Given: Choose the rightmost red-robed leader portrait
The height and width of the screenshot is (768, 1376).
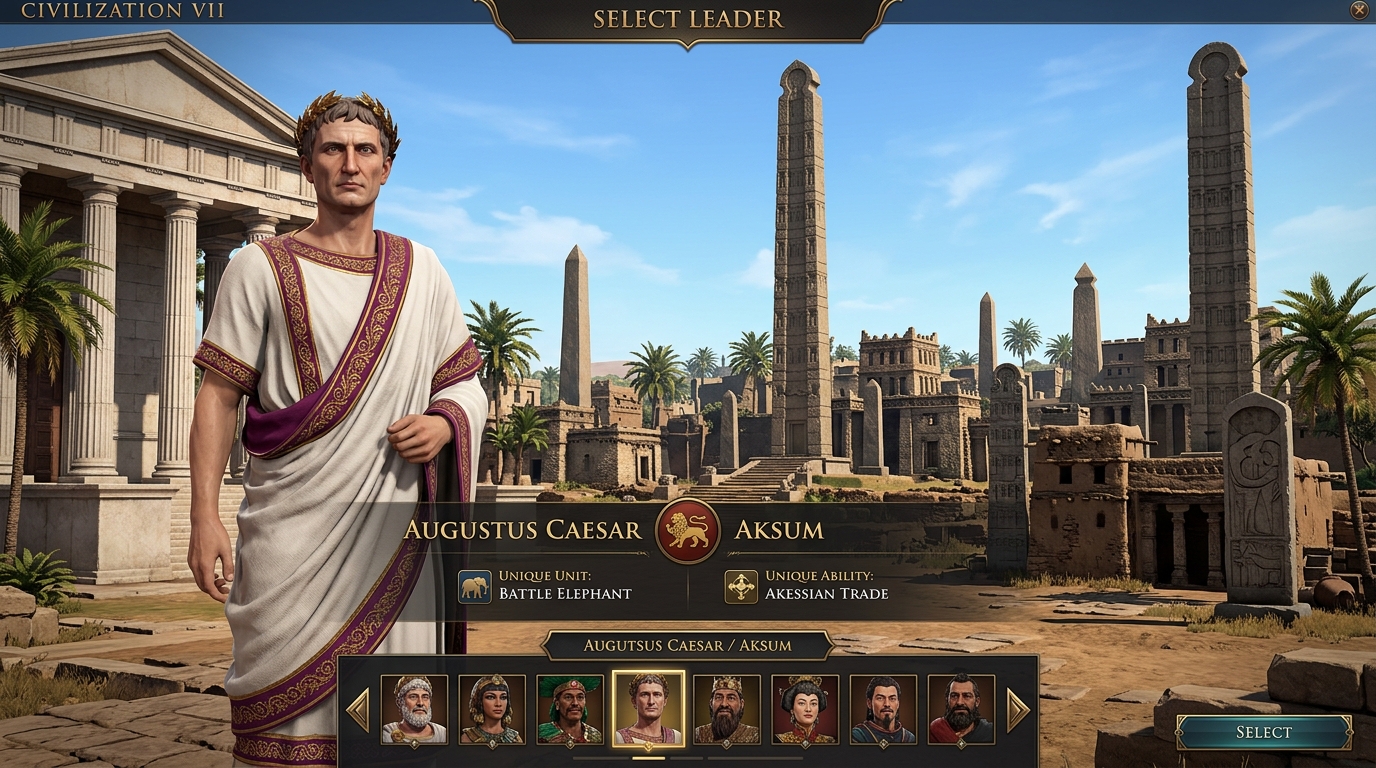Looking at the screenshot, I should tap(961, 711).
